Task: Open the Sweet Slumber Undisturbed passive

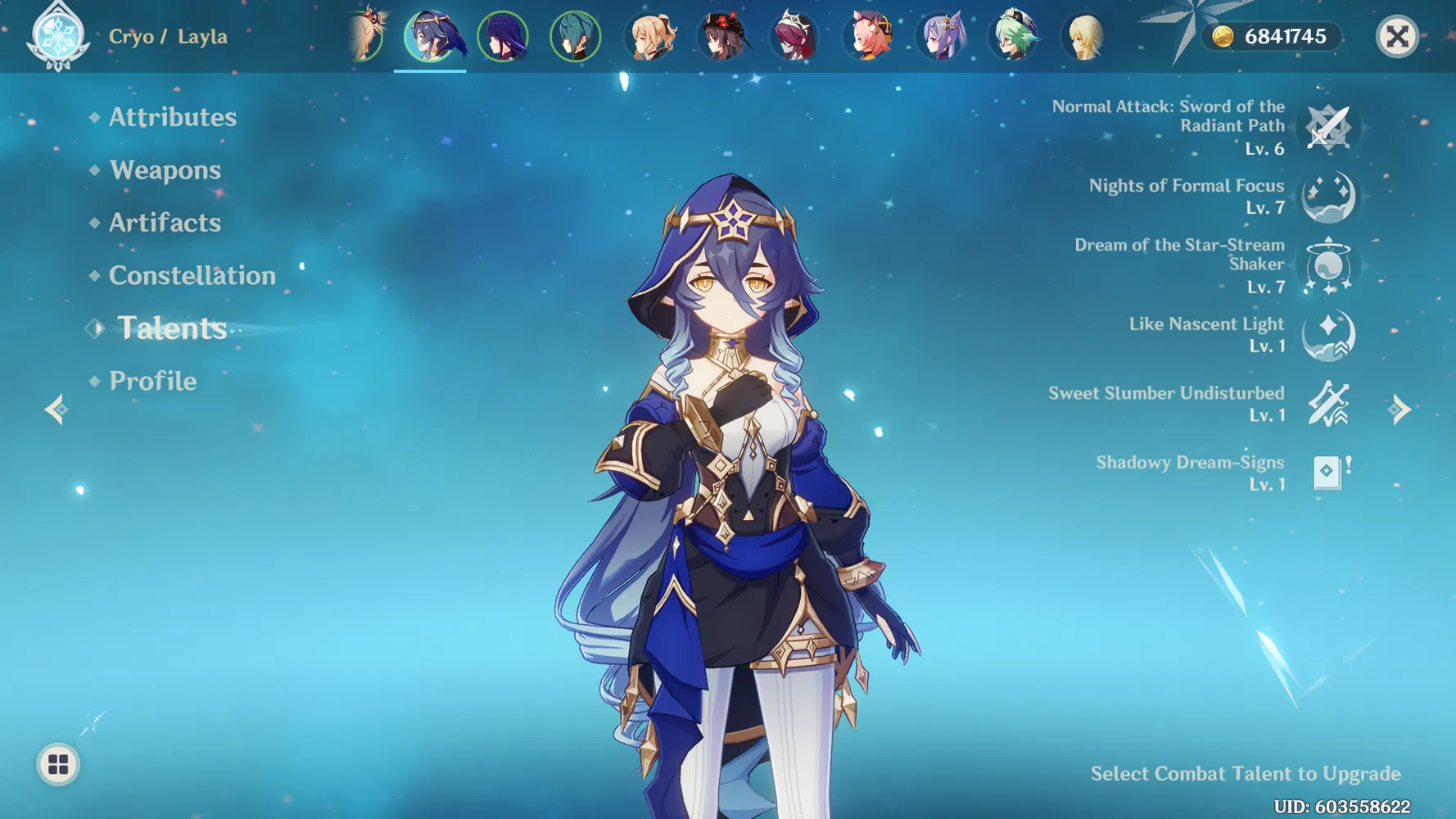Action: pos(1330,404)
